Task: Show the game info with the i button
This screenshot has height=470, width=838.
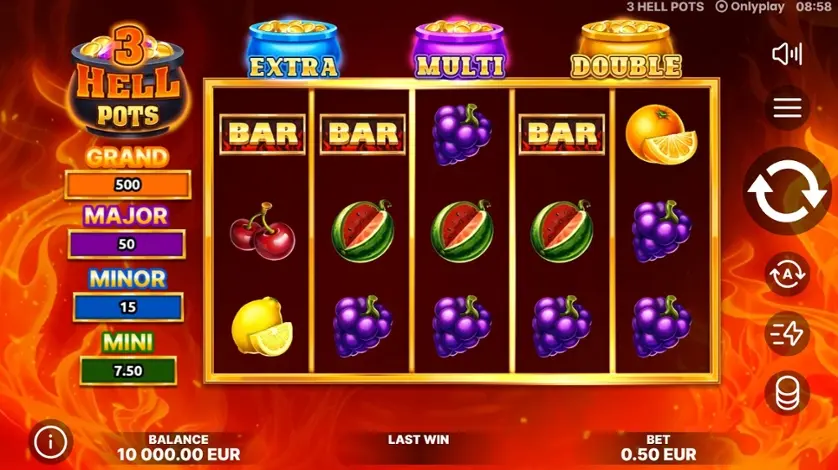Action: tap(52, 440)
